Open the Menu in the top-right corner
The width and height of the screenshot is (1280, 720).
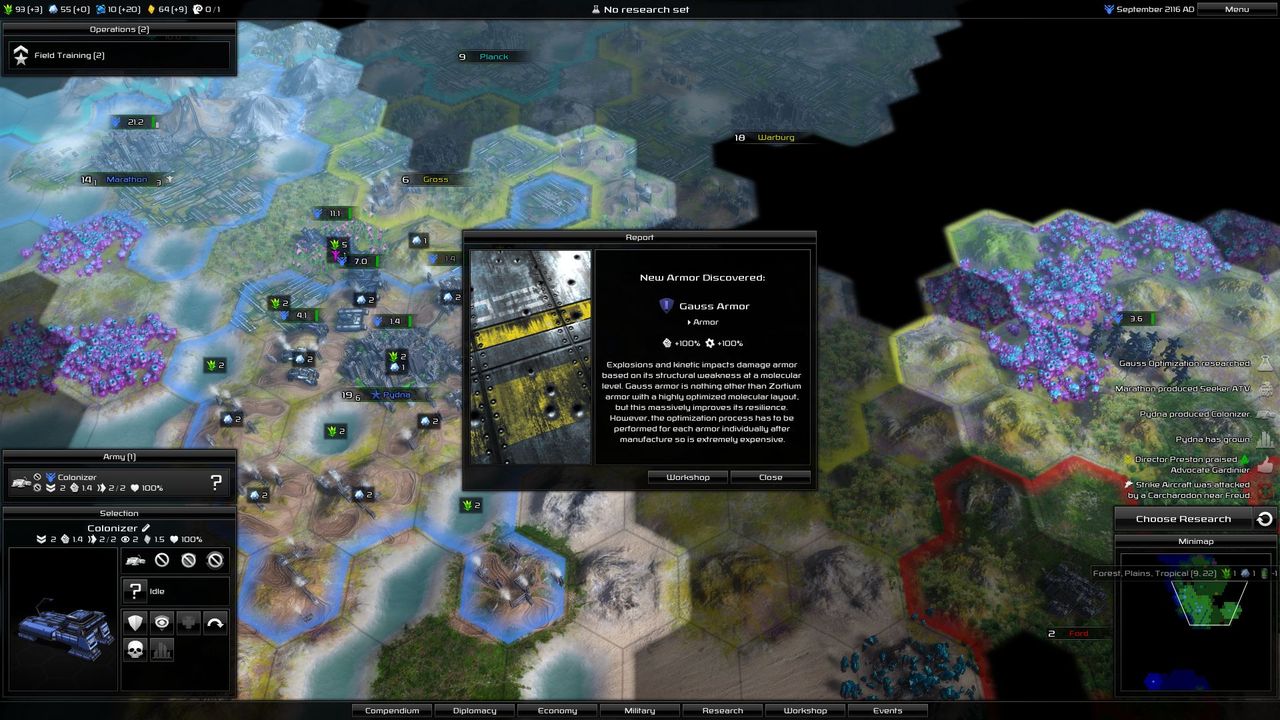(x=1236, y=8)
